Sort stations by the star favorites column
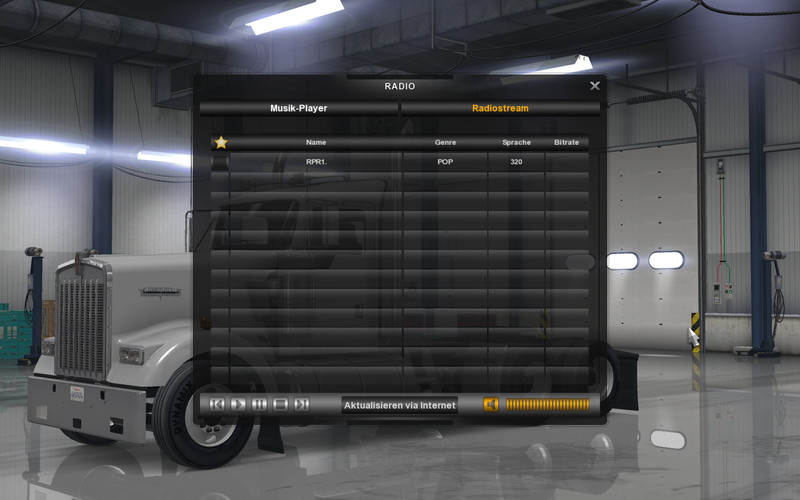Viewport: 800px width, 500px height. [220, 143]
